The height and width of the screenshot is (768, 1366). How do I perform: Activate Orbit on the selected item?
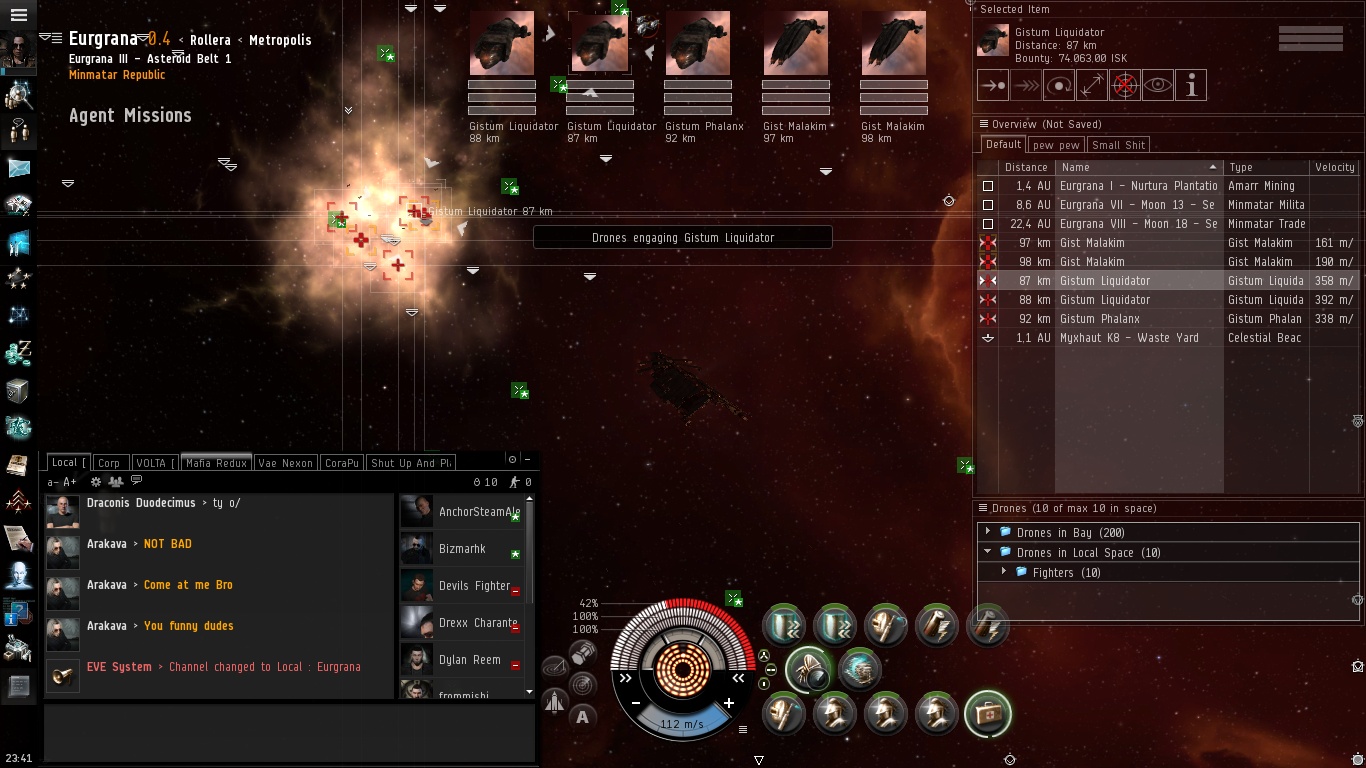(1059, 86)
